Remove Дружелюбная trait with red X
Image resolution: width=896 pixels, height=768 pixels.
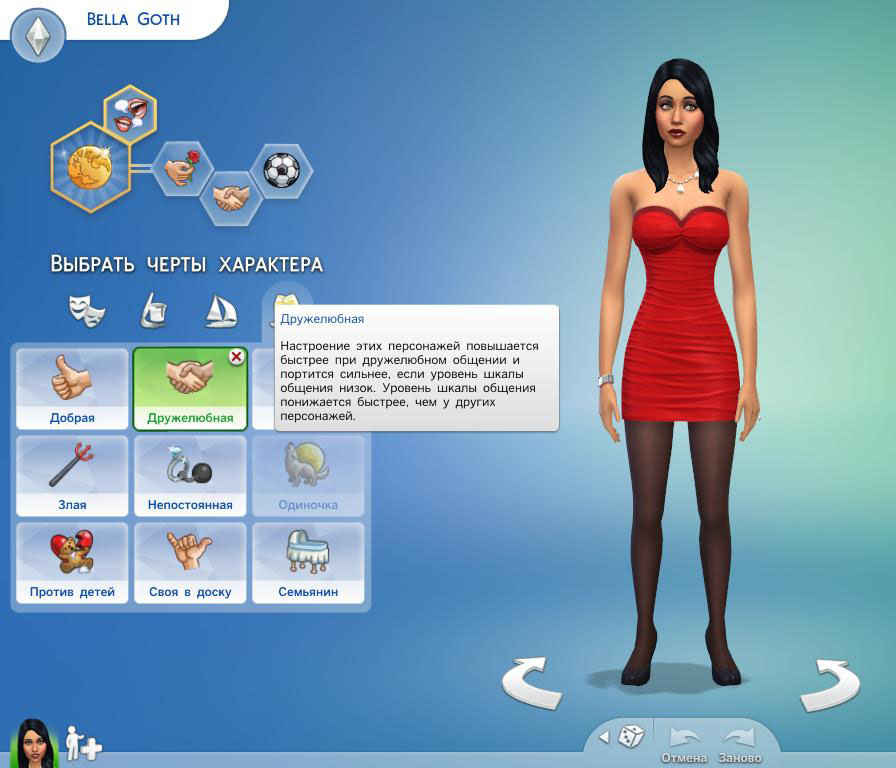coord(237,357)
